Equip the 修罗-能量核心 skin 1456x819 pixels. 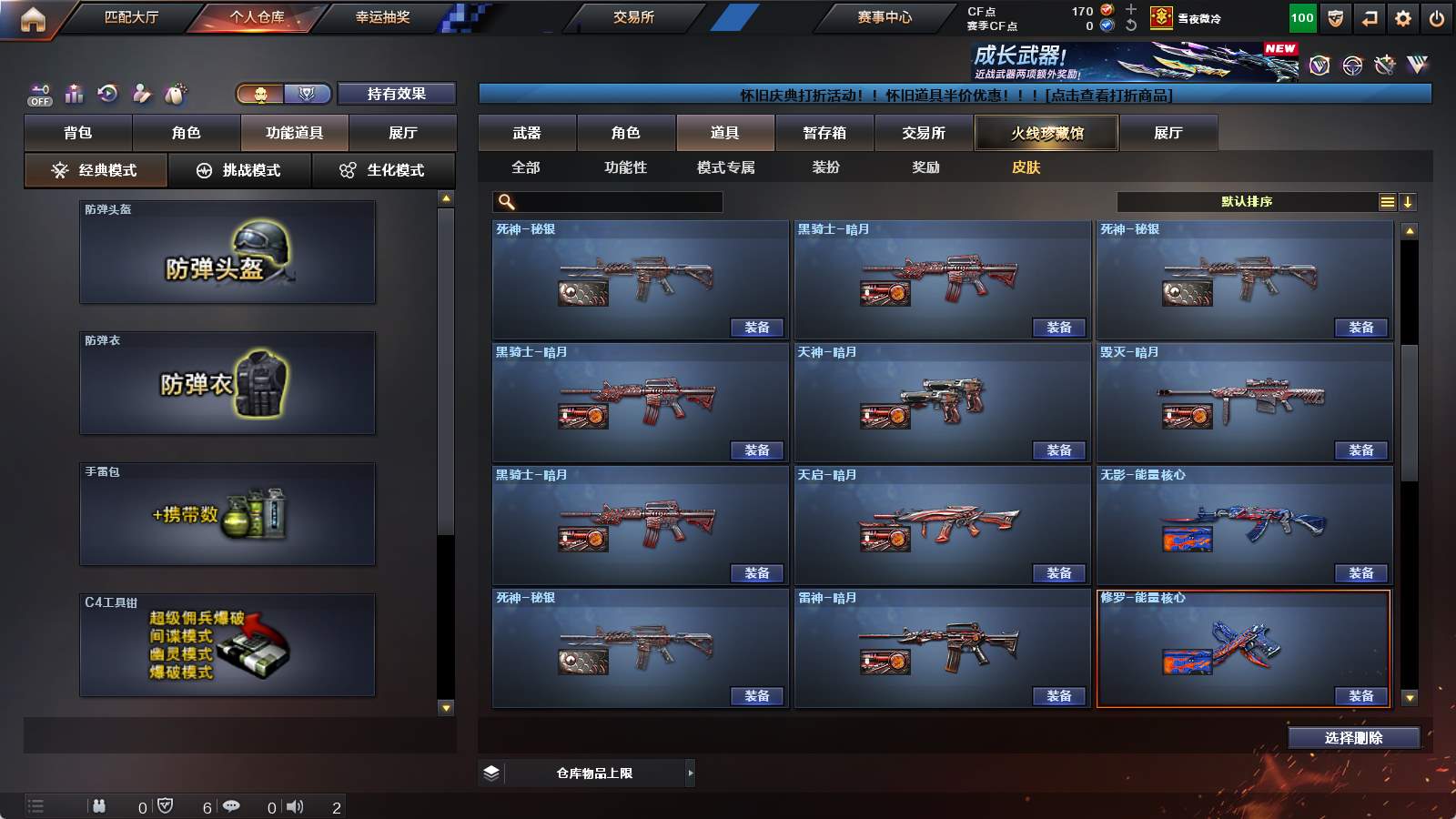point(1360,696)
